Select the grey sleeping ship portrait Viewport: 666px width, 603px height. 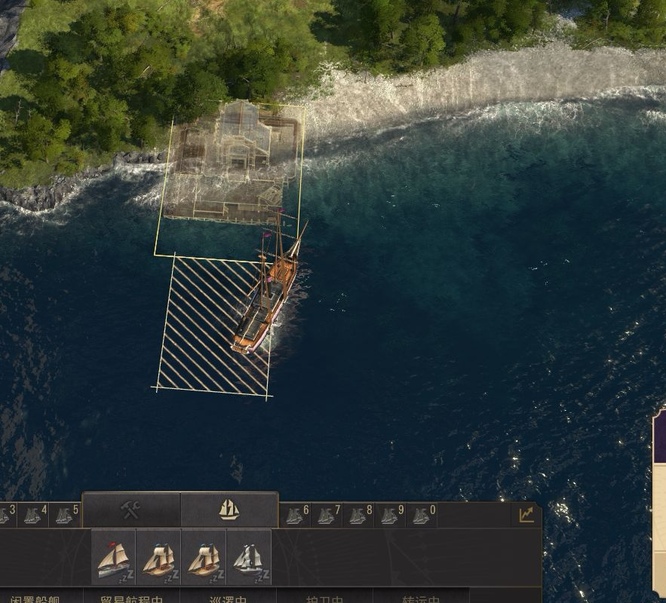249,558
